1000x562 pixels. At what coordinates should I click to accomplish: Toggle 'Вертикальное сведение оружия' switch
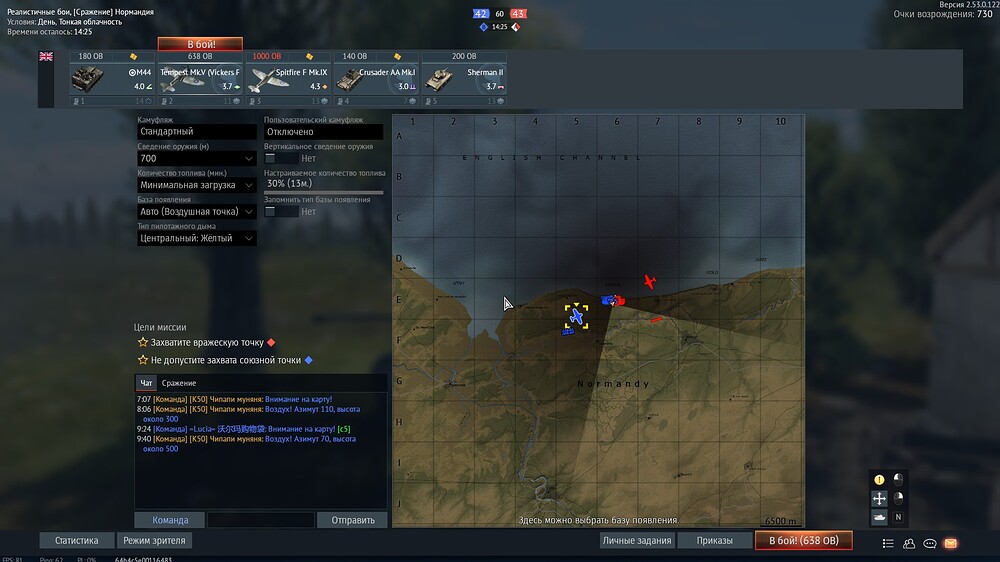pyautogui.click(x=281, y=158)
